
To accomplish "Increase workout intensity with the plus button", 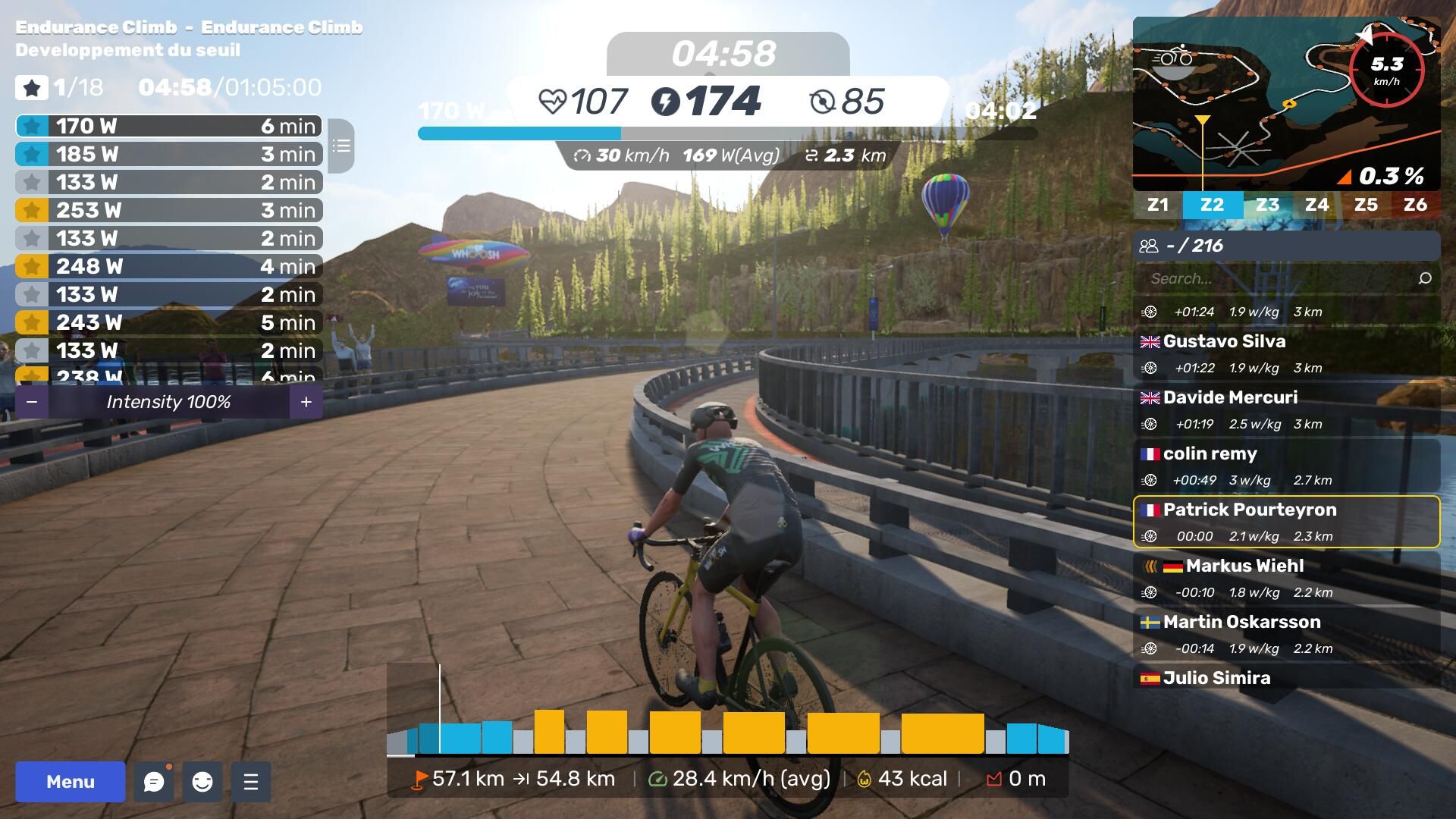I will click(x=306, y=402).
